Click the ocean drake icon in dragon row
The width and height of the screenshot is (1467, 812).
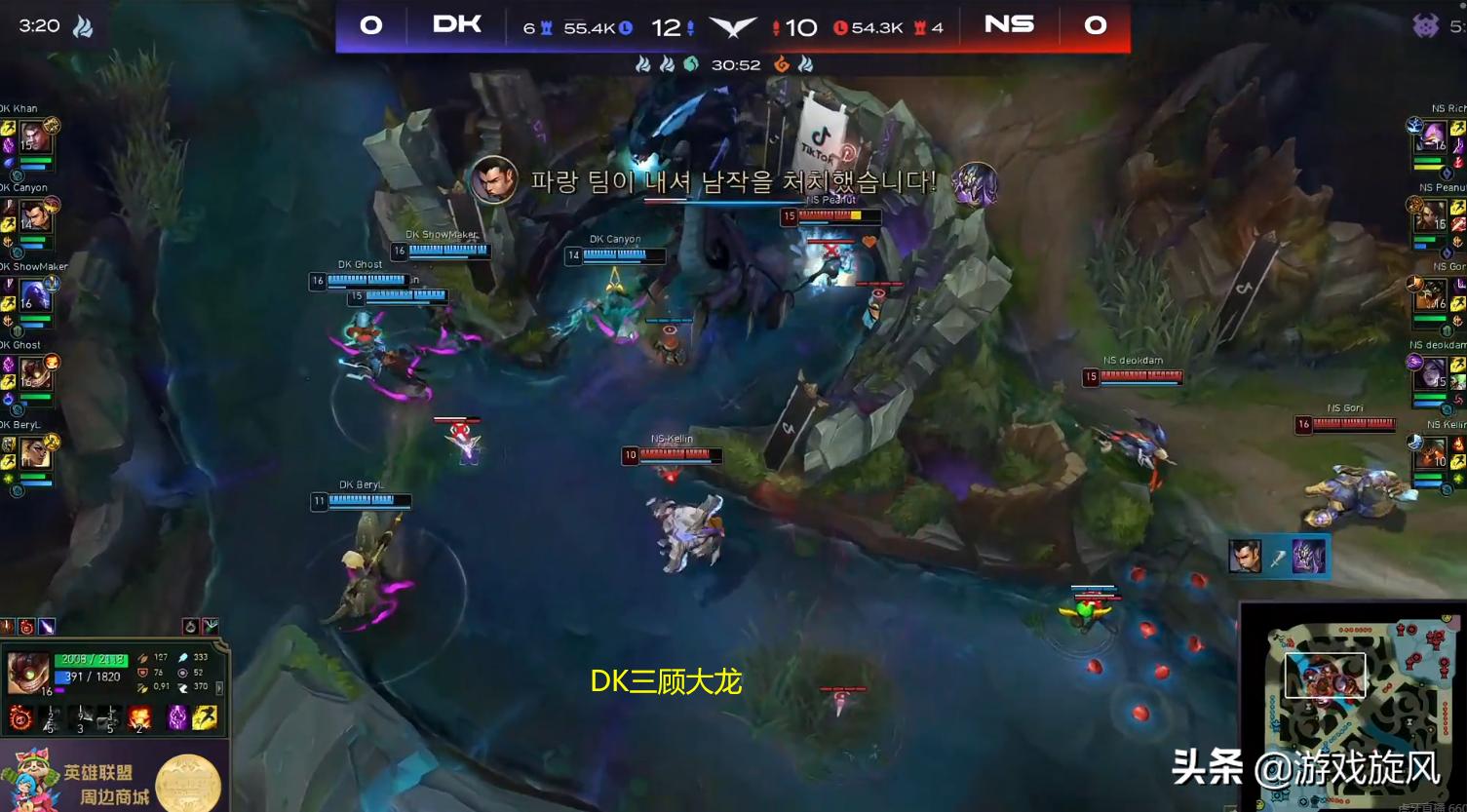coord(692,65)
